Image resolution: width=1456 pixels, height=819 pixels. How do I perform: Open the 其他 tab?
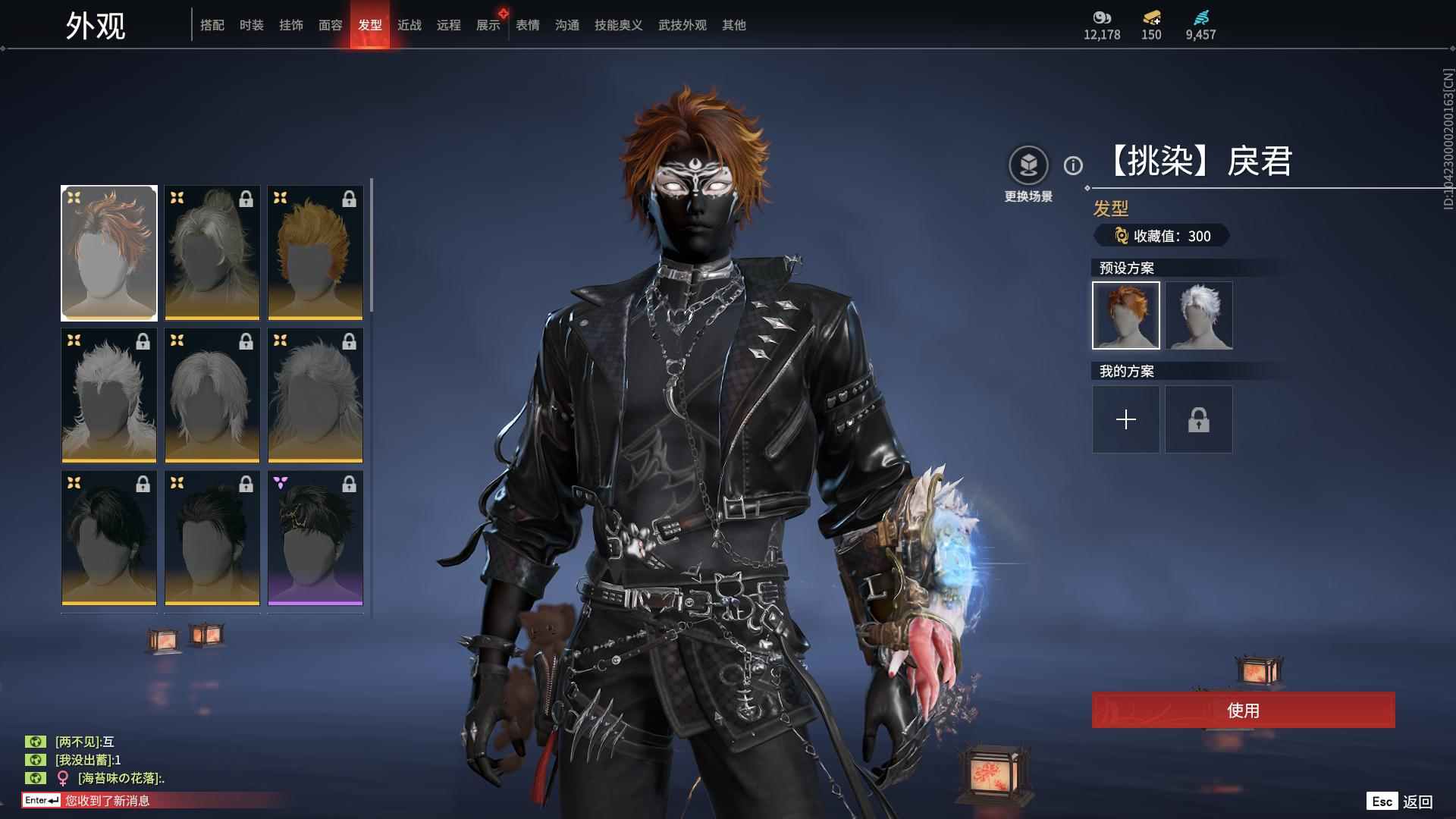[x=734, y=25]
